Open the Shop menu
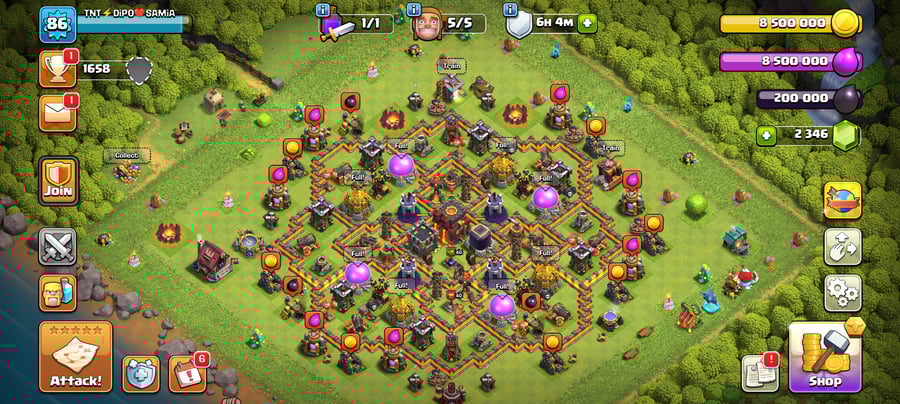The width and height of the screenshot is (900, 404). [x=825, y=357]
